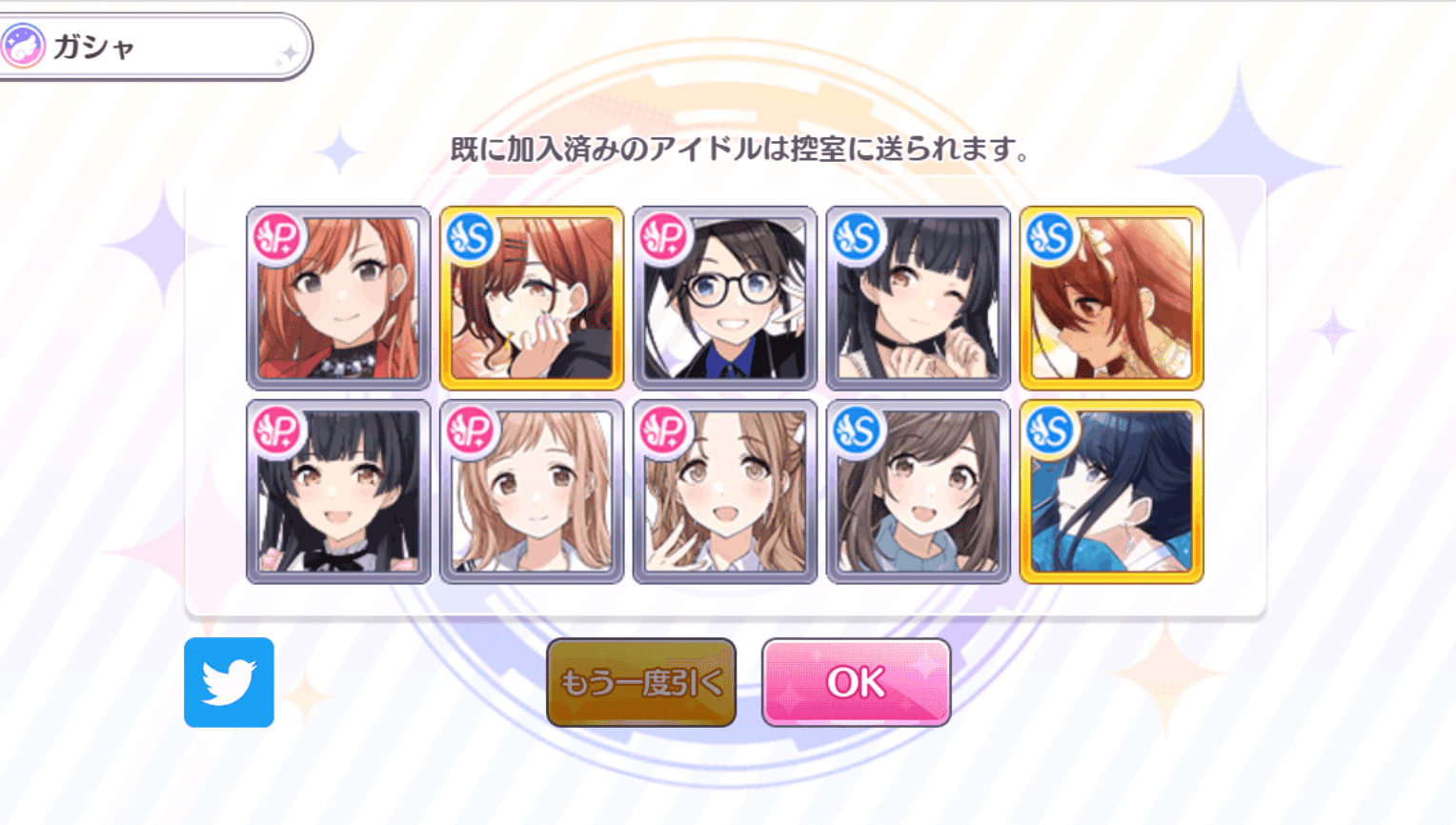Click もう一度引く to pull again
This screenshot has height=825, width=1456.
(640, 683)
